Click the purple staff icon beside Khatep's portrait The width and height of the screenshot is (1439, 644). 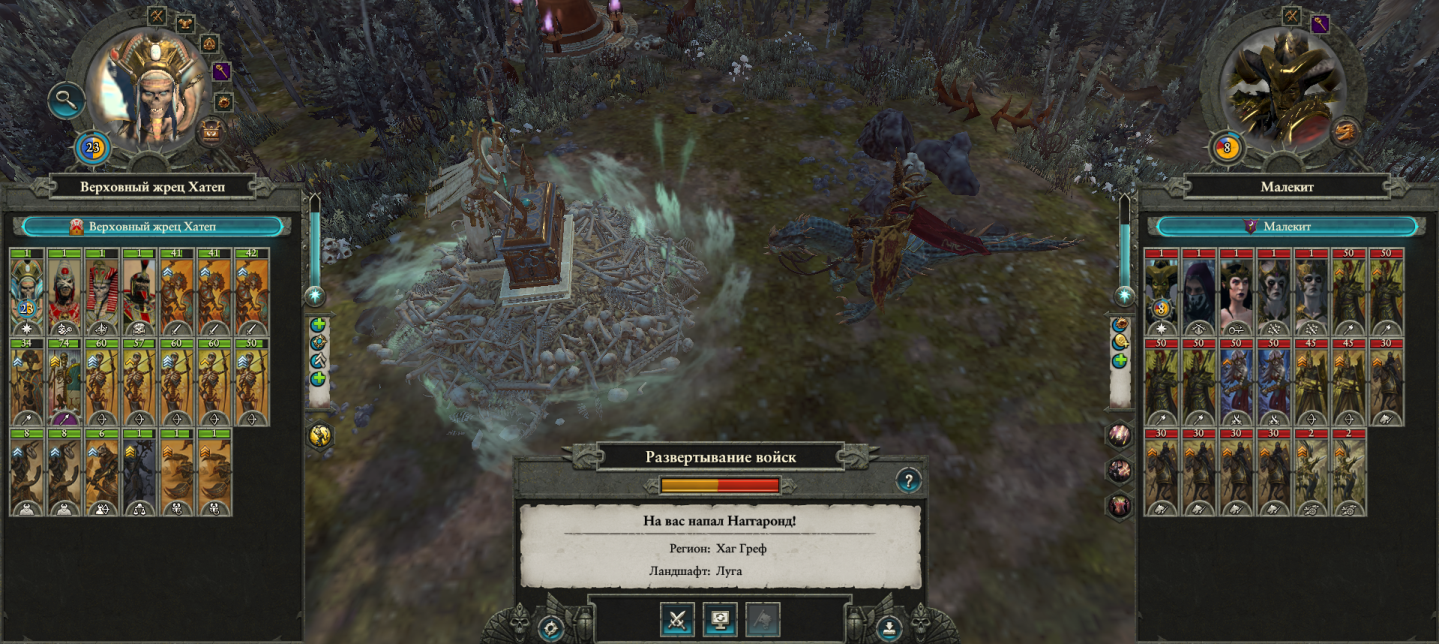click(221, 71)
